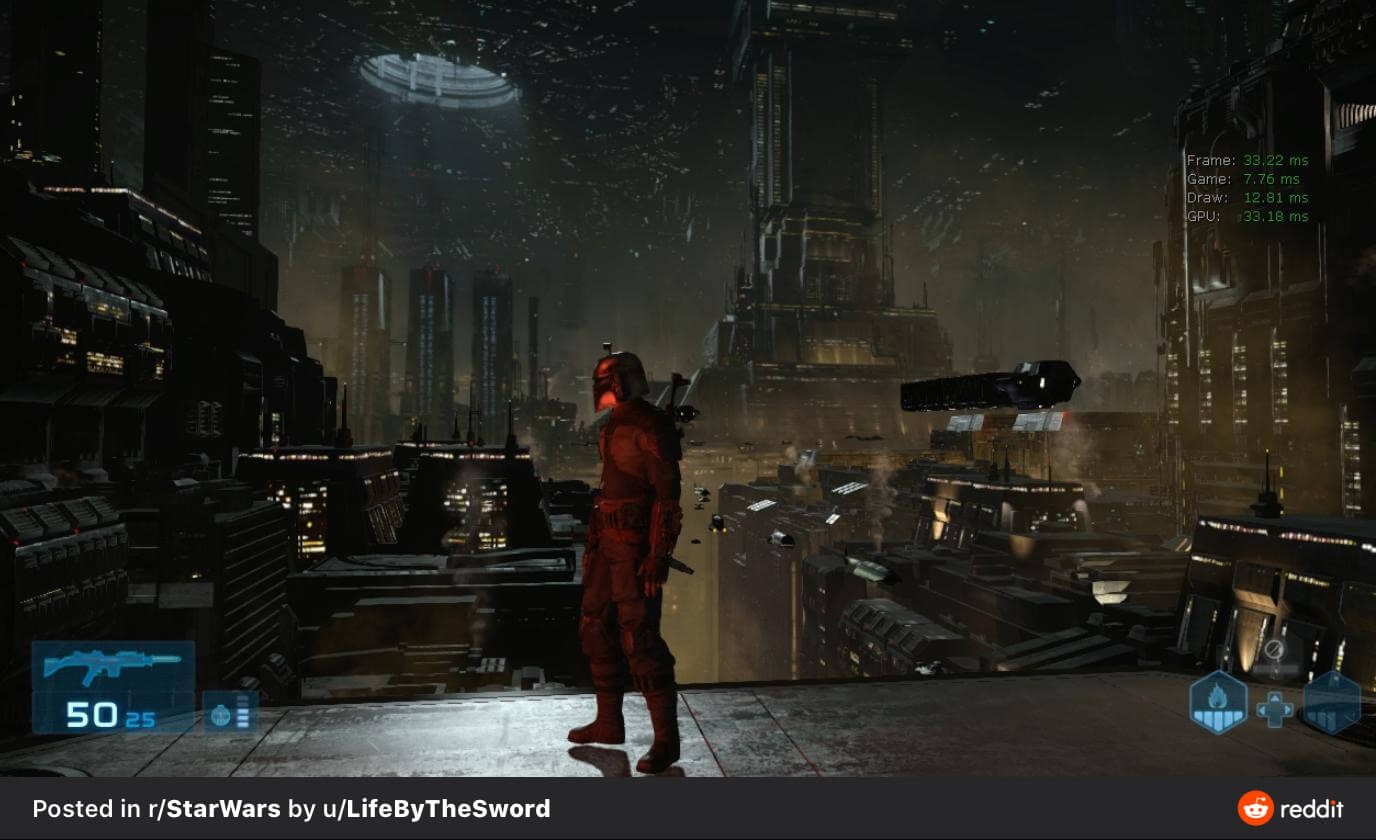
Task: Click the ammo count 50 display
Action: [92, 713]
